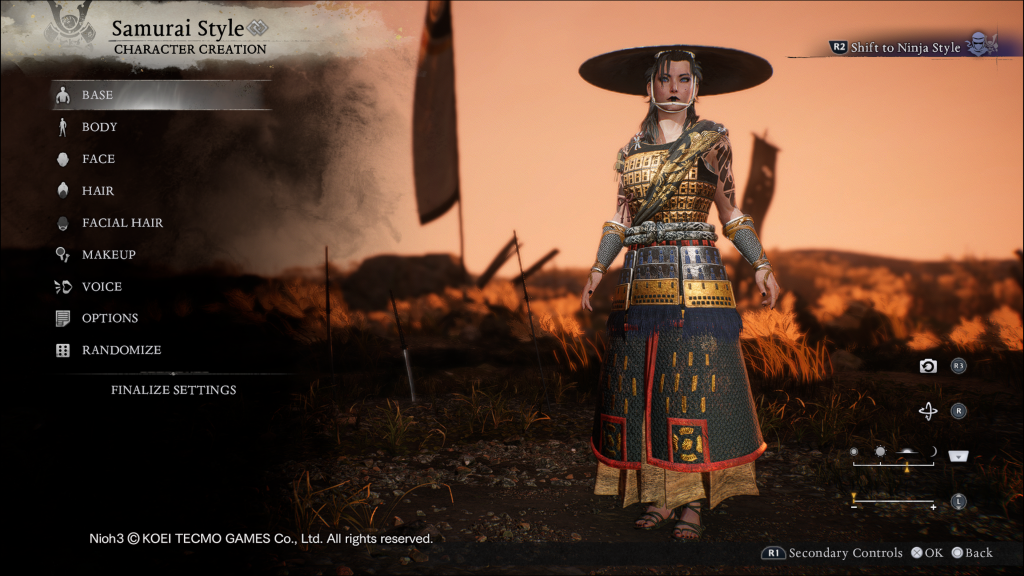Open the BODY customization section

(100, 127)
